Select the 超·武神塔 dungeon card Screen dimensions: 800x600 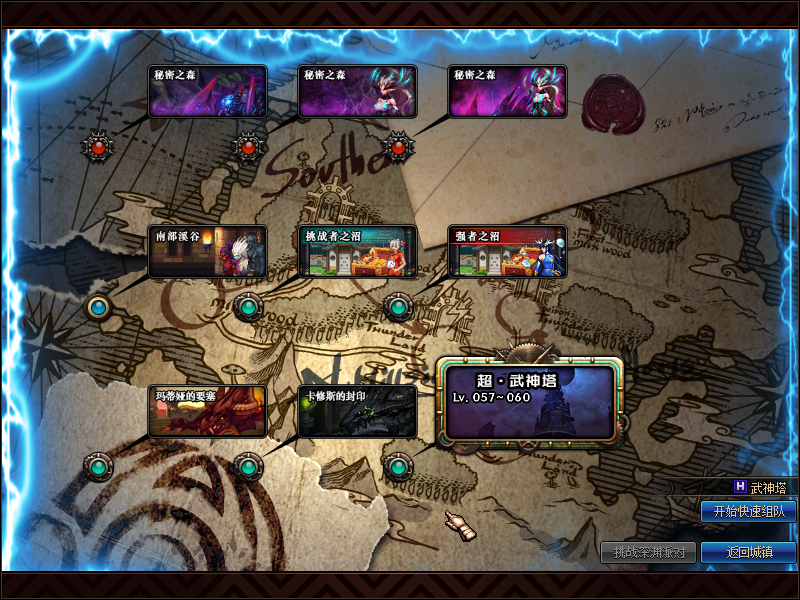(530, 402)
